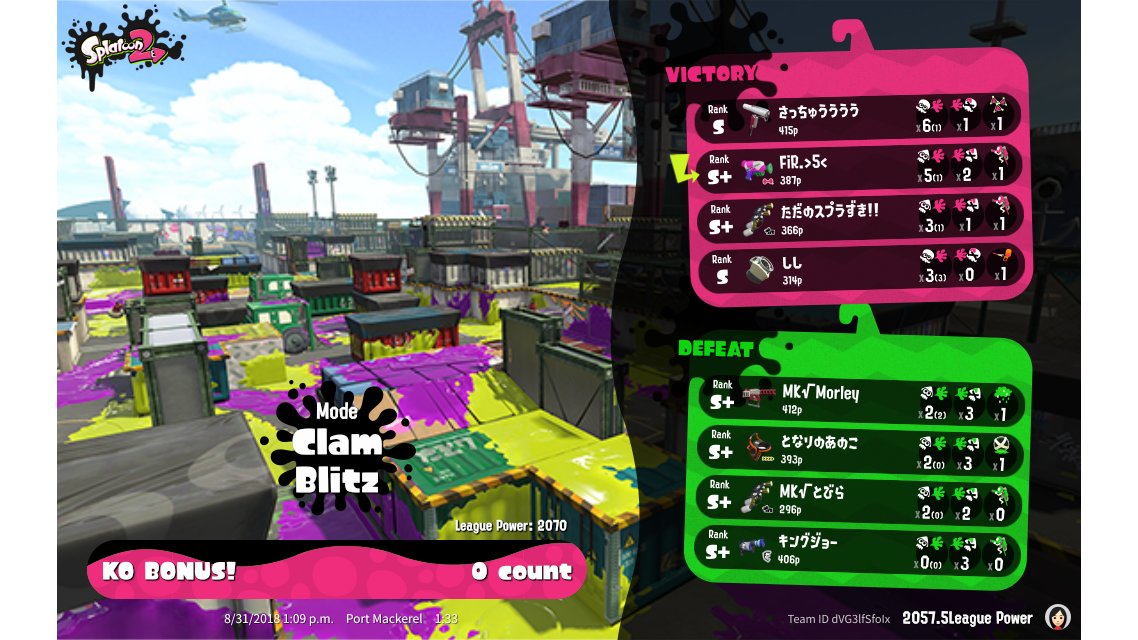1138x640 pixels.
Task: Open FiR.>5< player result row
Action: pos(860,167)
